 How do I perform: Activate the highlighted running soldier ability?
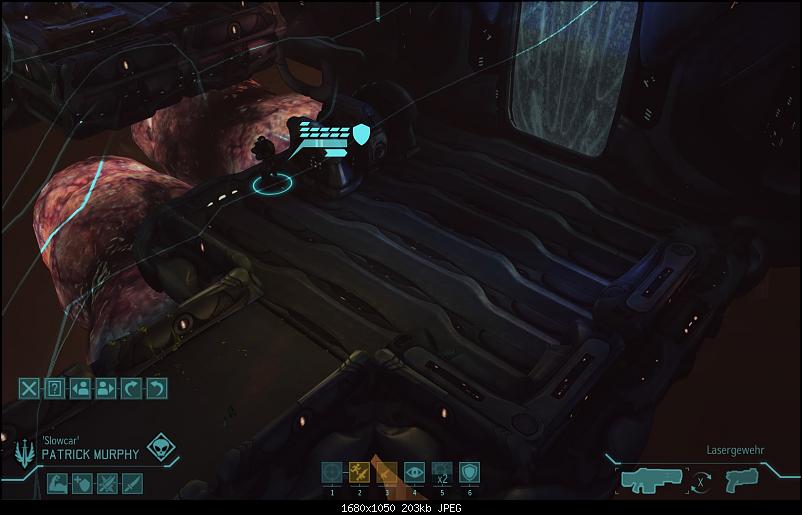[x=359, y=472]
